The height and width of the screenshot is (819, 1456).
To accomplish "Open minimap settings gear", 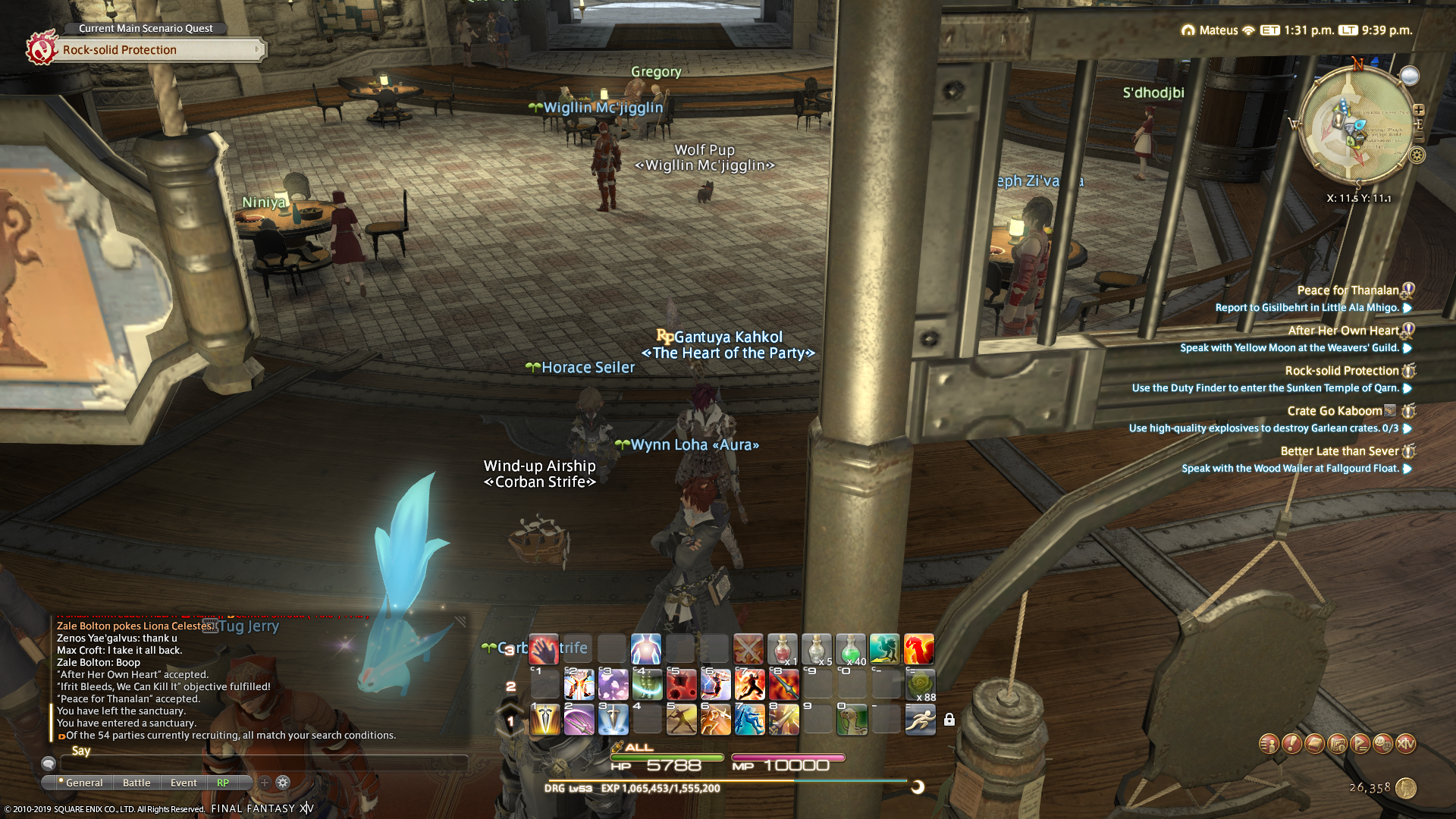I will click(x=1417, y=155).
